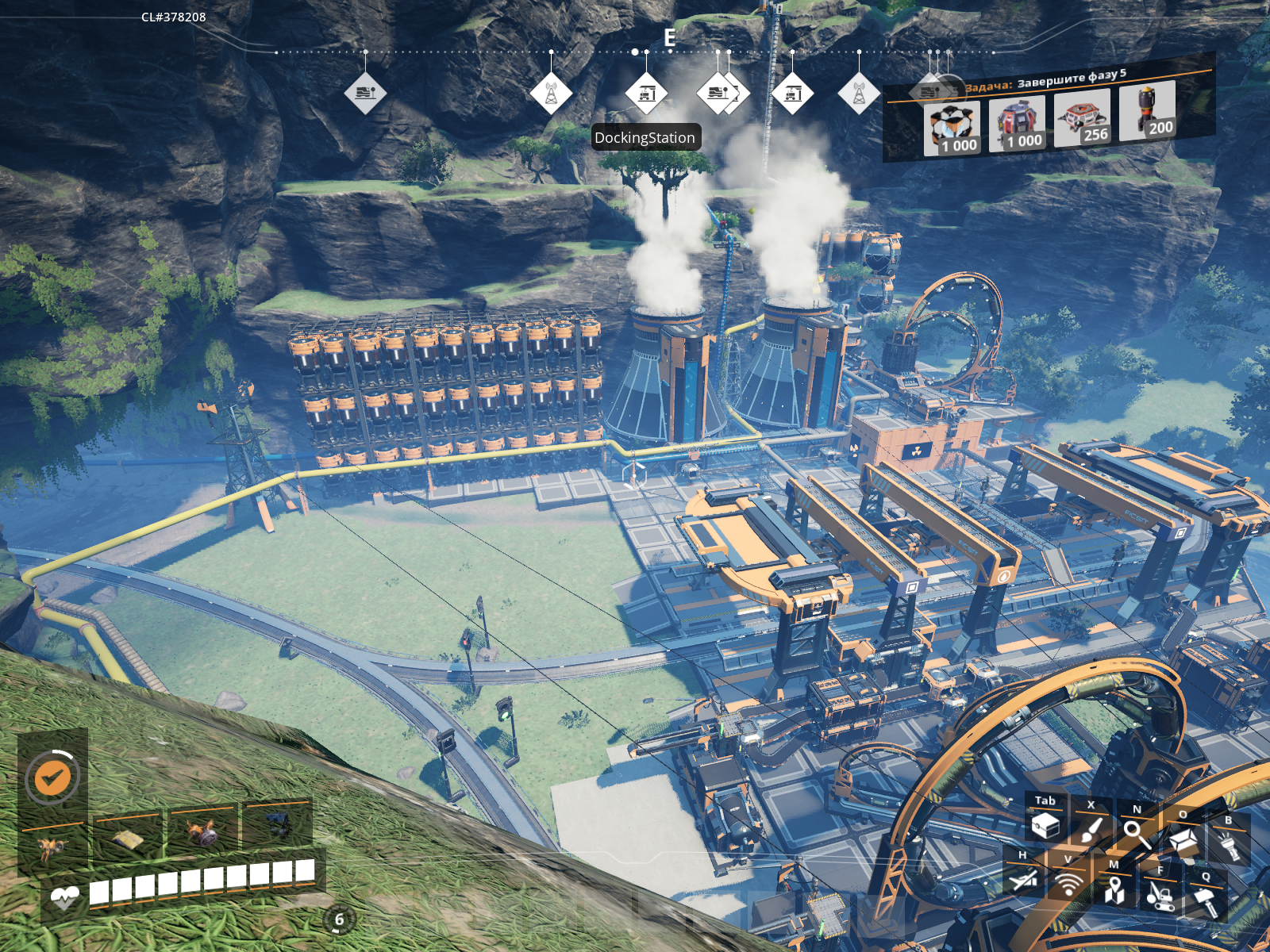This screenshot has height=952, width=1270.
Task: Open the build menu hammer icon
Action: (x=1206, y=901)
